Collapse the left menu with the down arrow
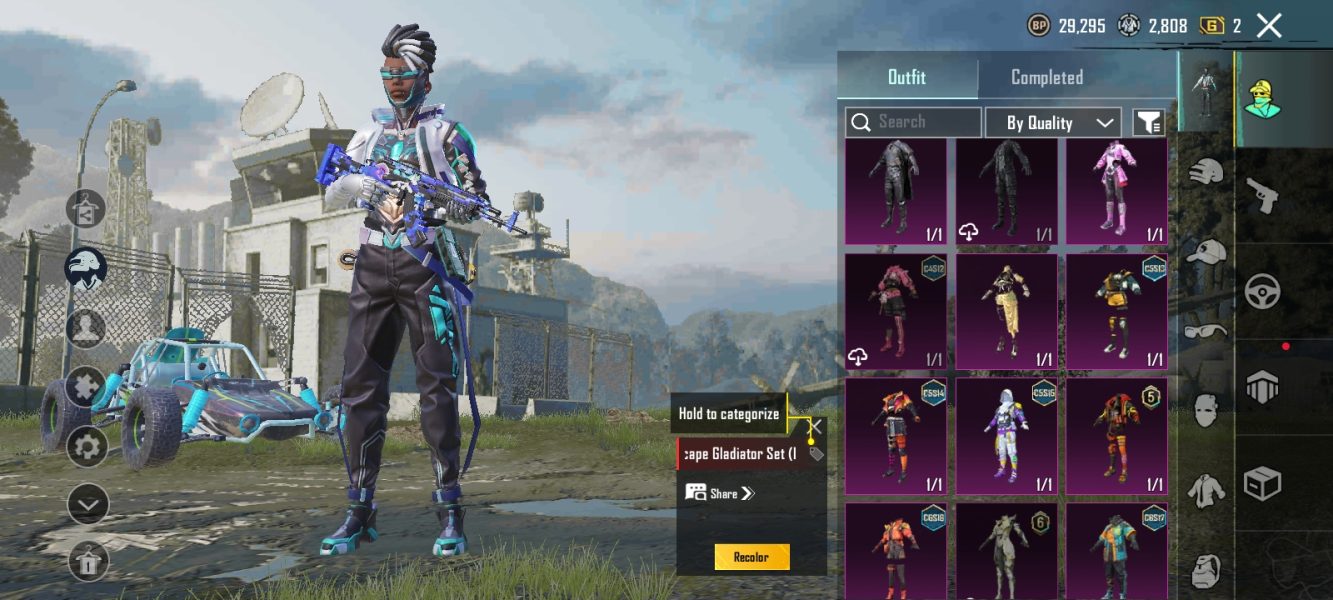The image size is (1333, 600). 87,504
